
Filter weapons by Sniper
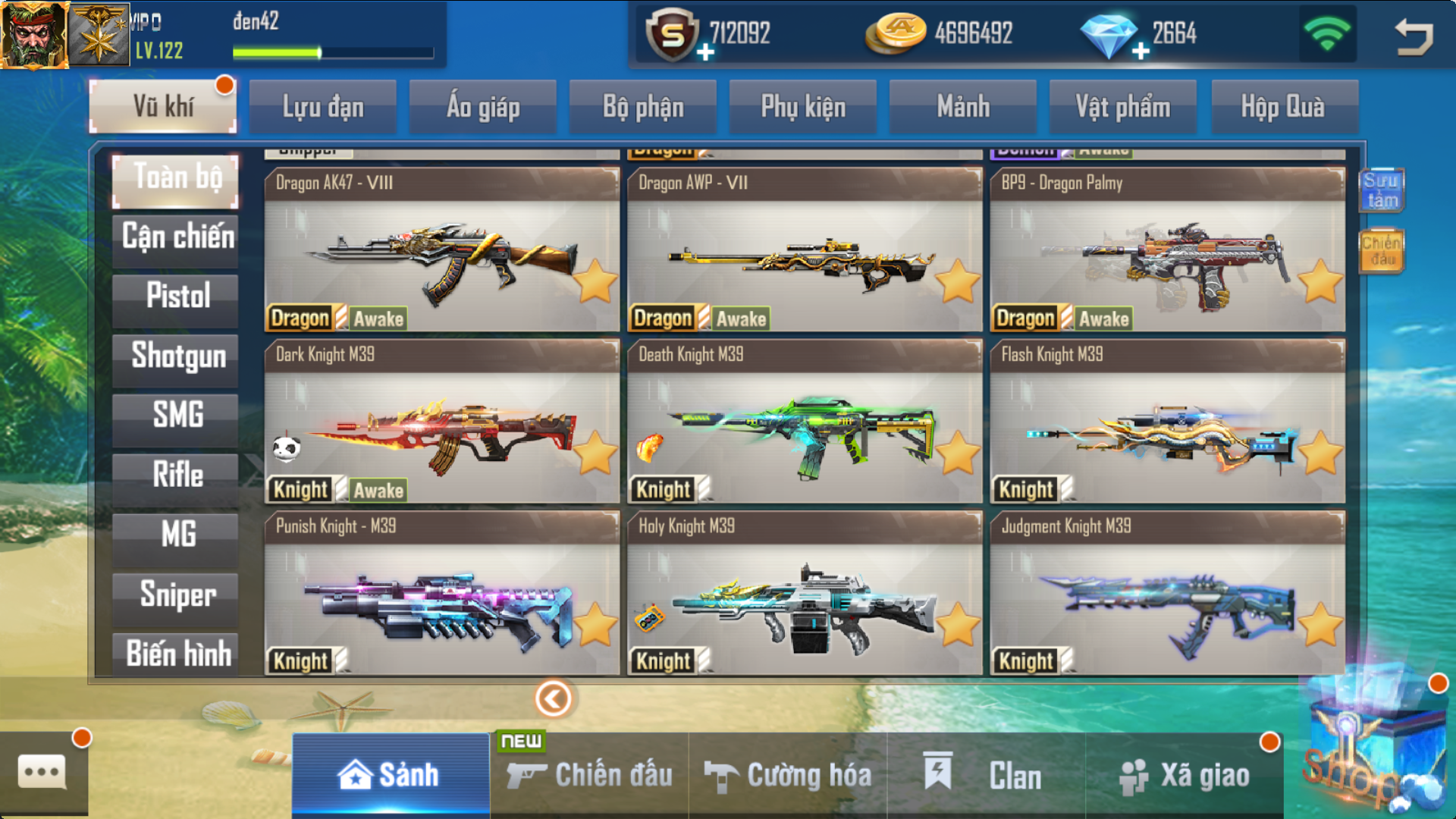click(177, 595)
